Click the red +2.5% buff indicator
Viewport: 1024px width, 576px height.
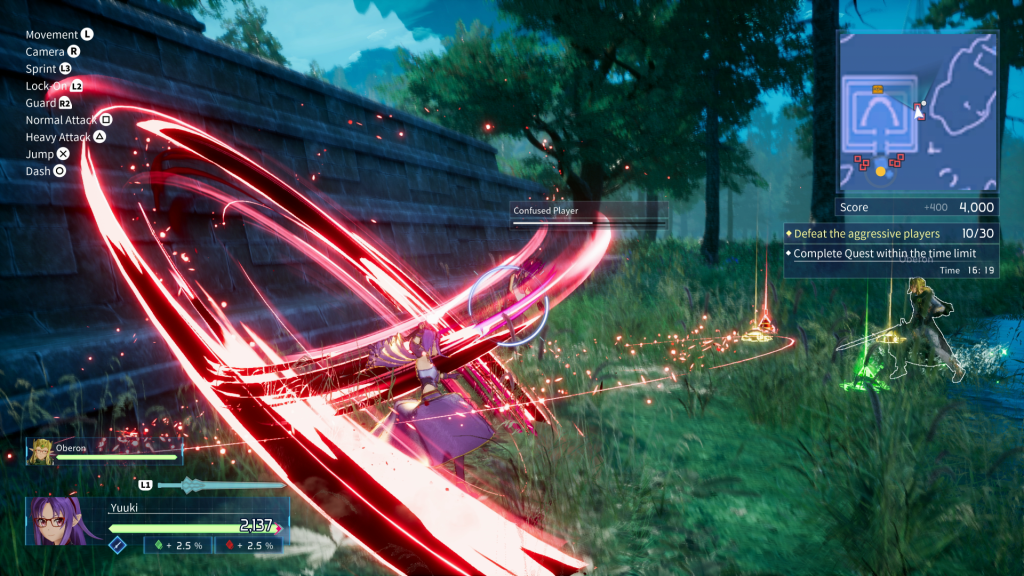[x=248, y=545]
